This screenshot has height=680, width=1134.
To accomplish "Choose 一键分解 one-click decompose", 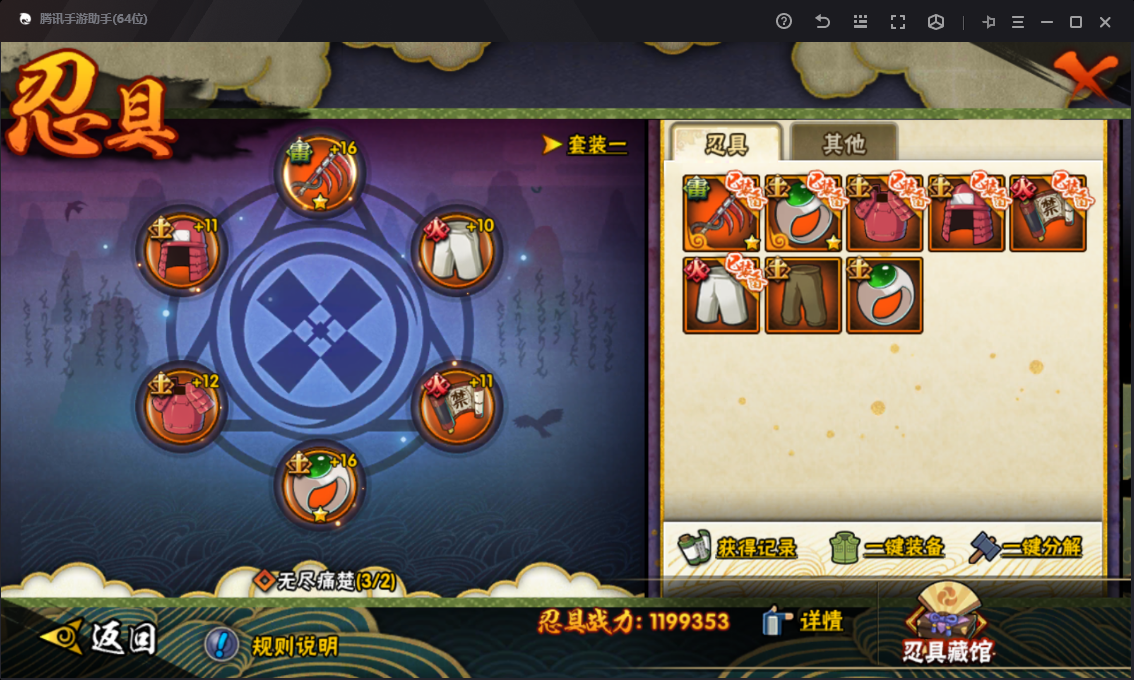I will [1026, 547].
